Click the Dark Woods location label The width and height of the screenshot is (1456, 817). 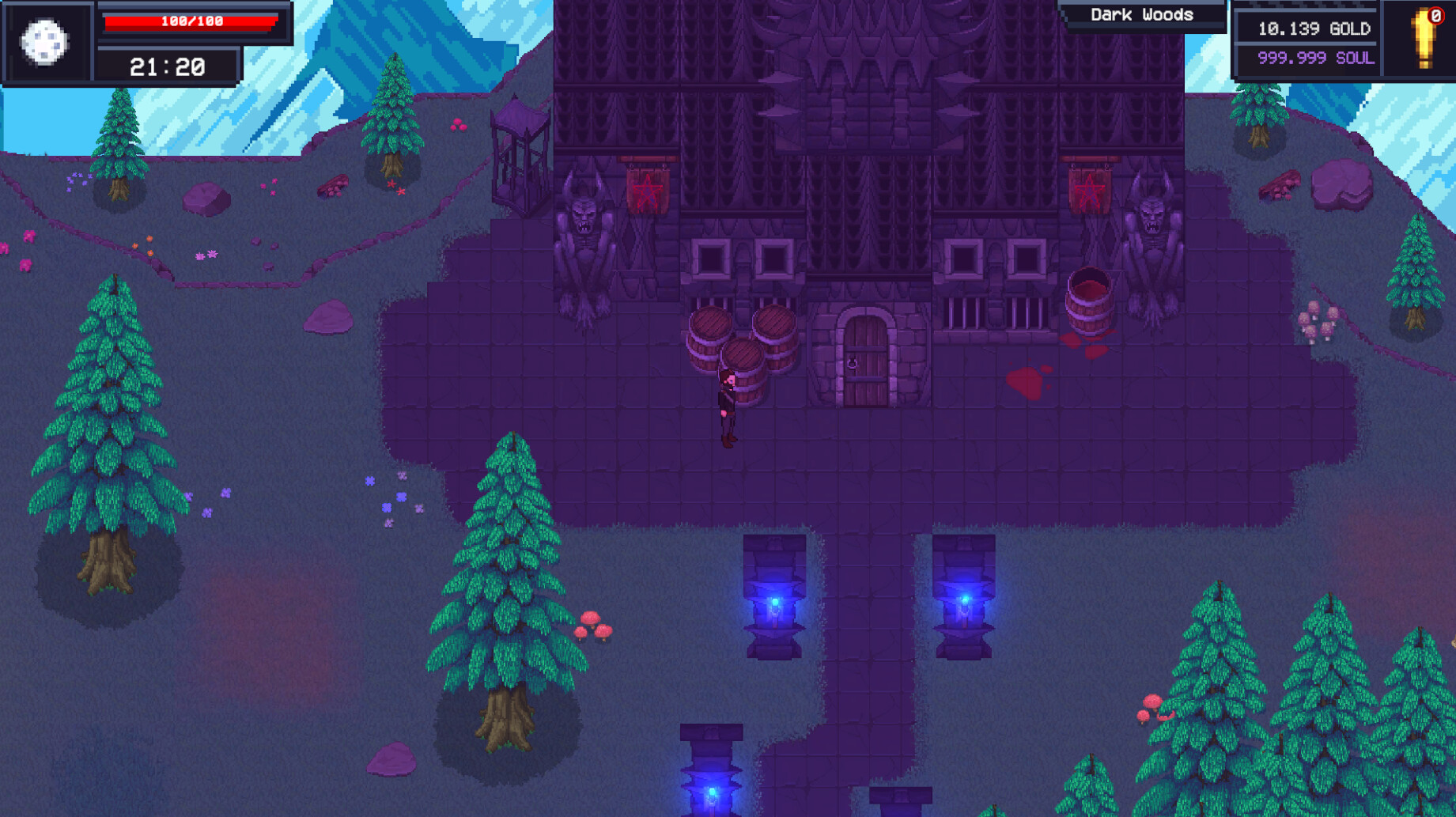pos(1141,14)
